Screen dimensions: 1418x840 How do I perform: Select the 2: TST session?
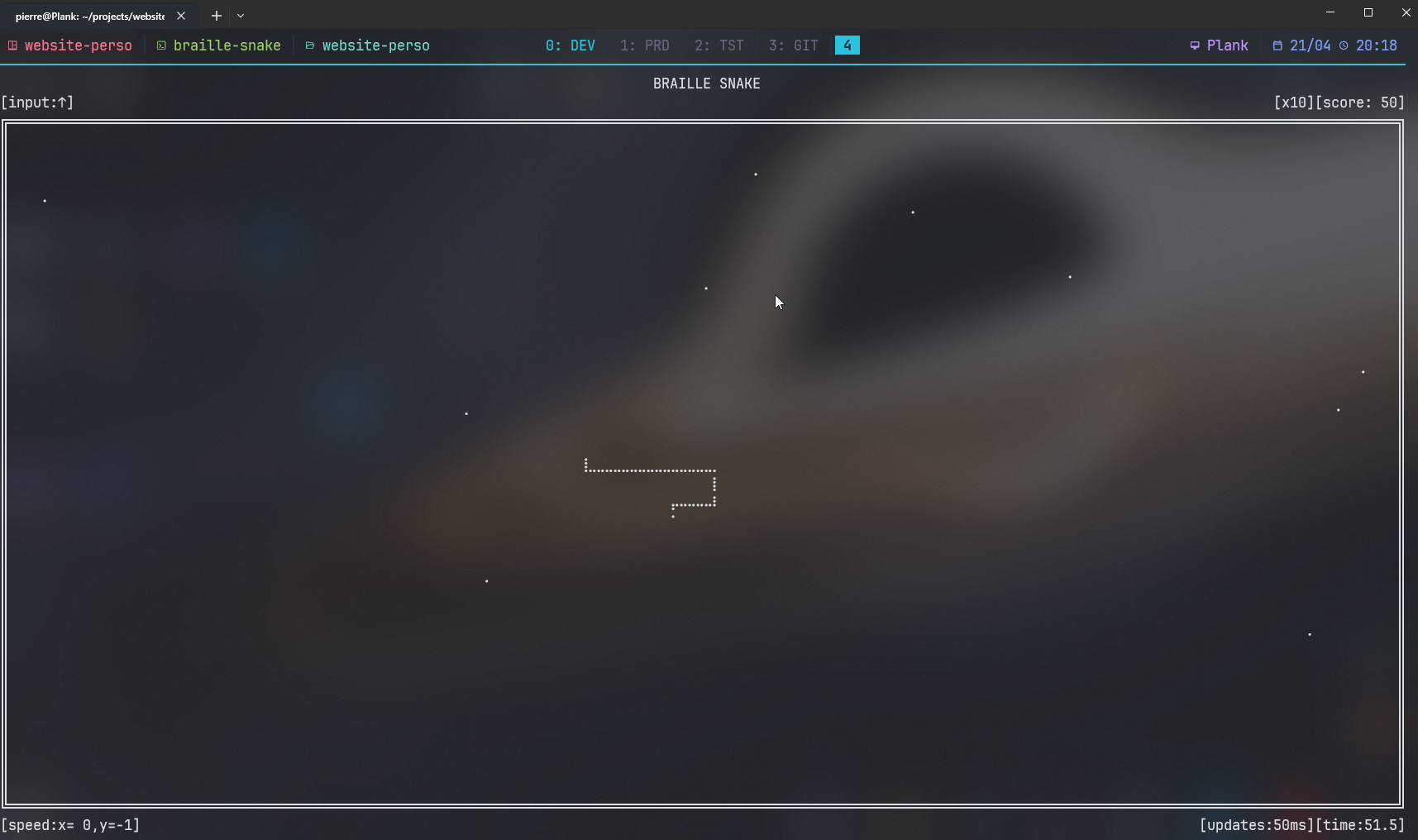pos(719,45)
